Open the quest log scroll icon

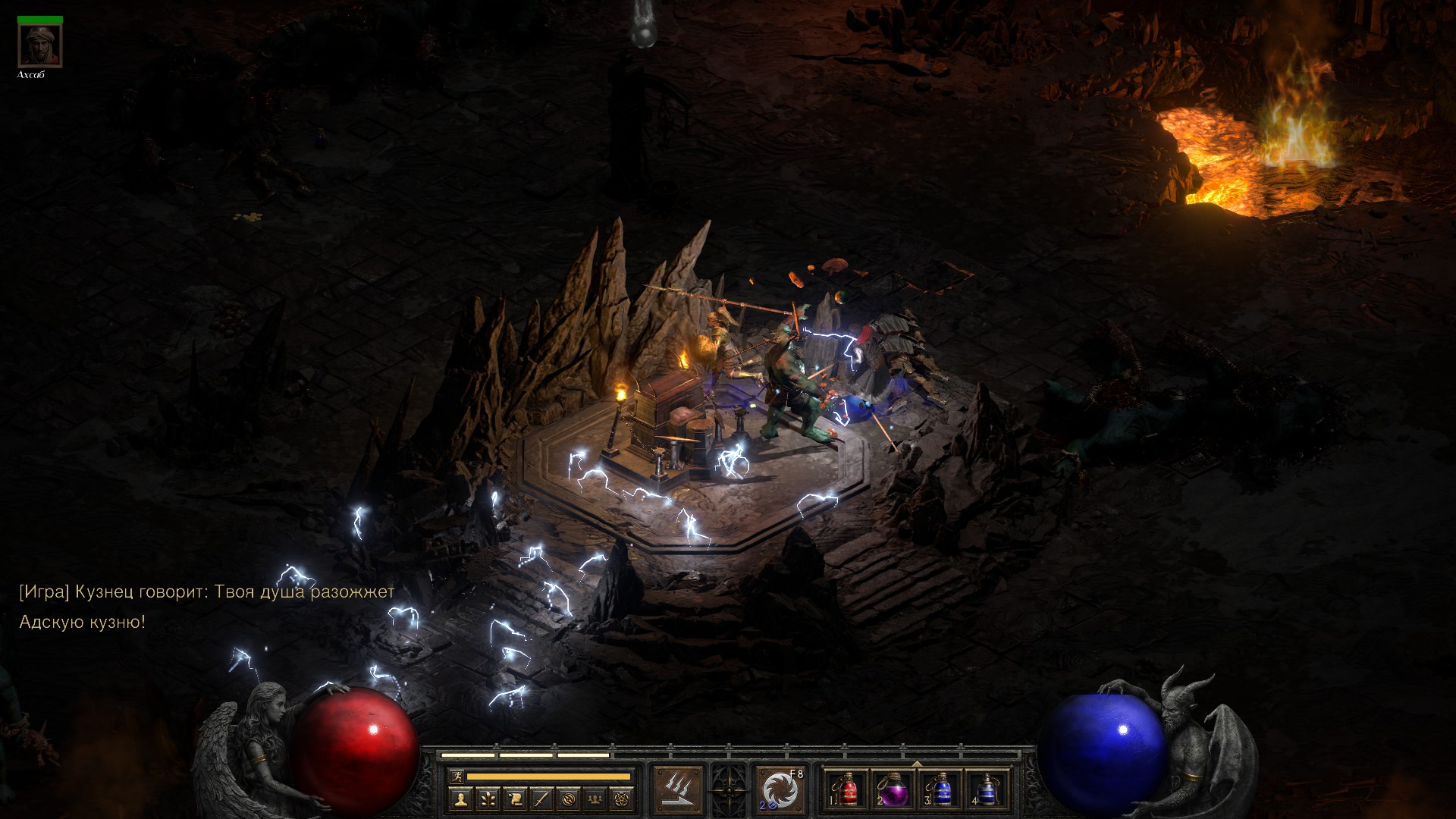click(x=515, y=798)
